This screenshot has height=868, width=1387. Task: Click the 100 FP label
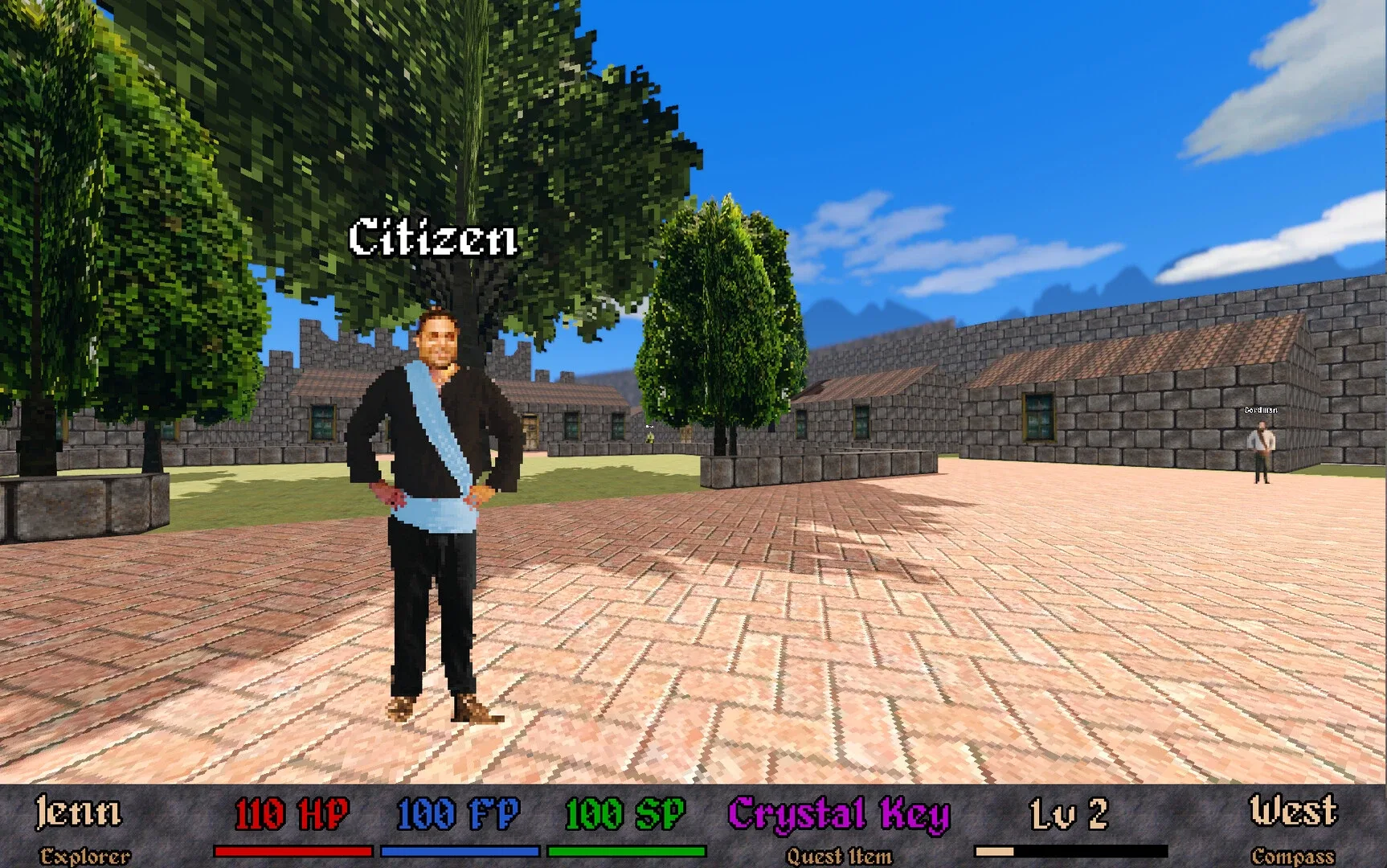point(458,813)
